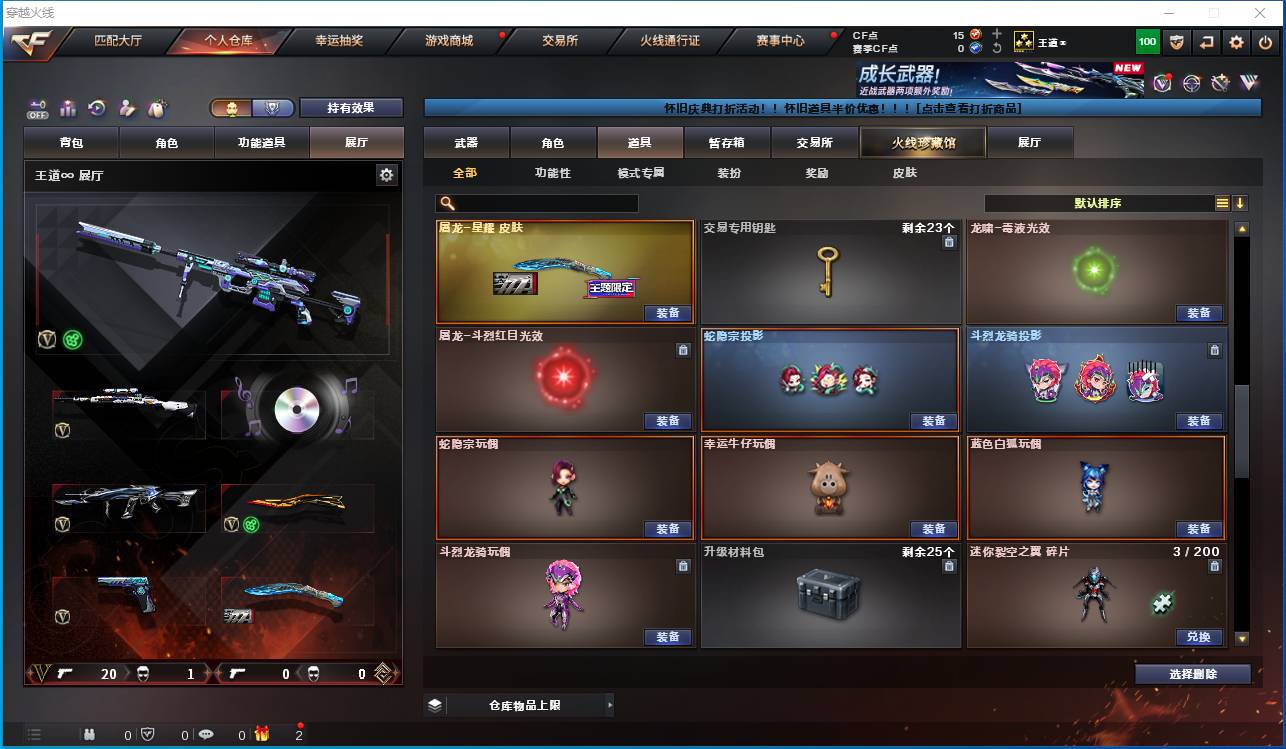The width and height of the screenshot is (1286, 749).
Task: Click the power/exit icon at top right
Action: coord(1263,42)
